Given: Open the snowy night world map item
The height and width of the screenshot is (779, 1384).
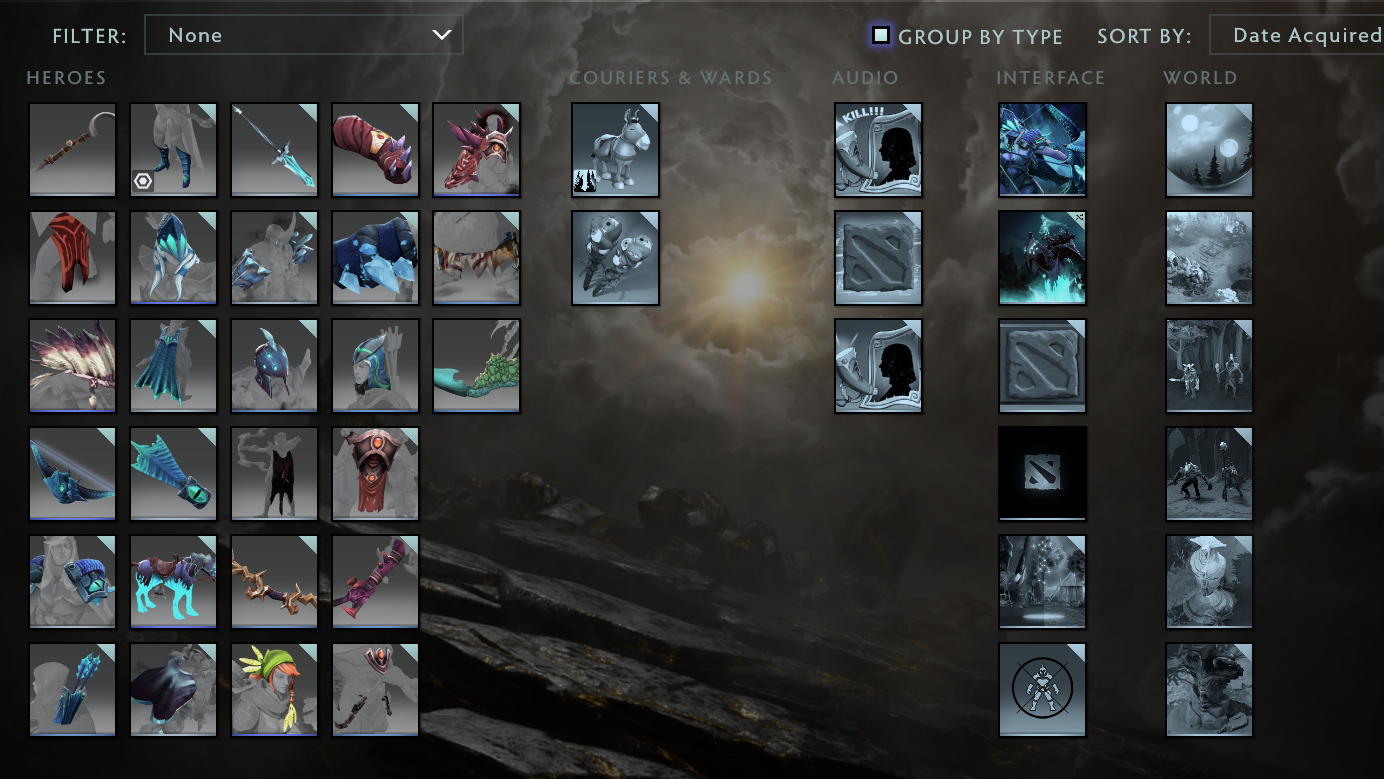Looking at the screenshot, I should click(1208, 149).
